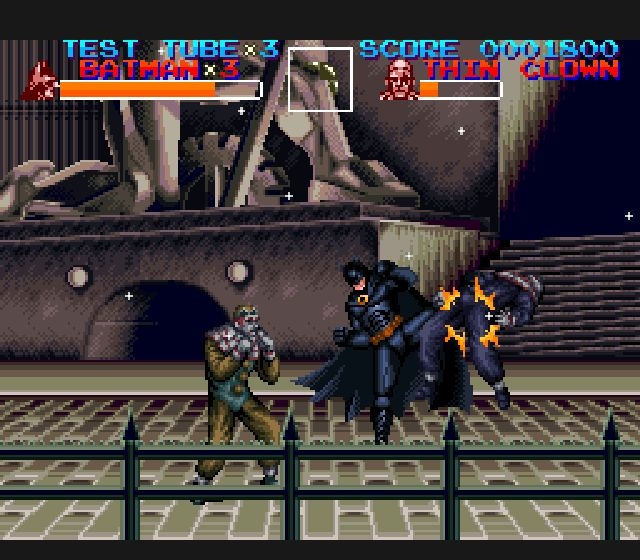Click the Batman portrait icon
The width and height of the screenshot is (640, 560).
pyautogui.click(x=40, y=81)
